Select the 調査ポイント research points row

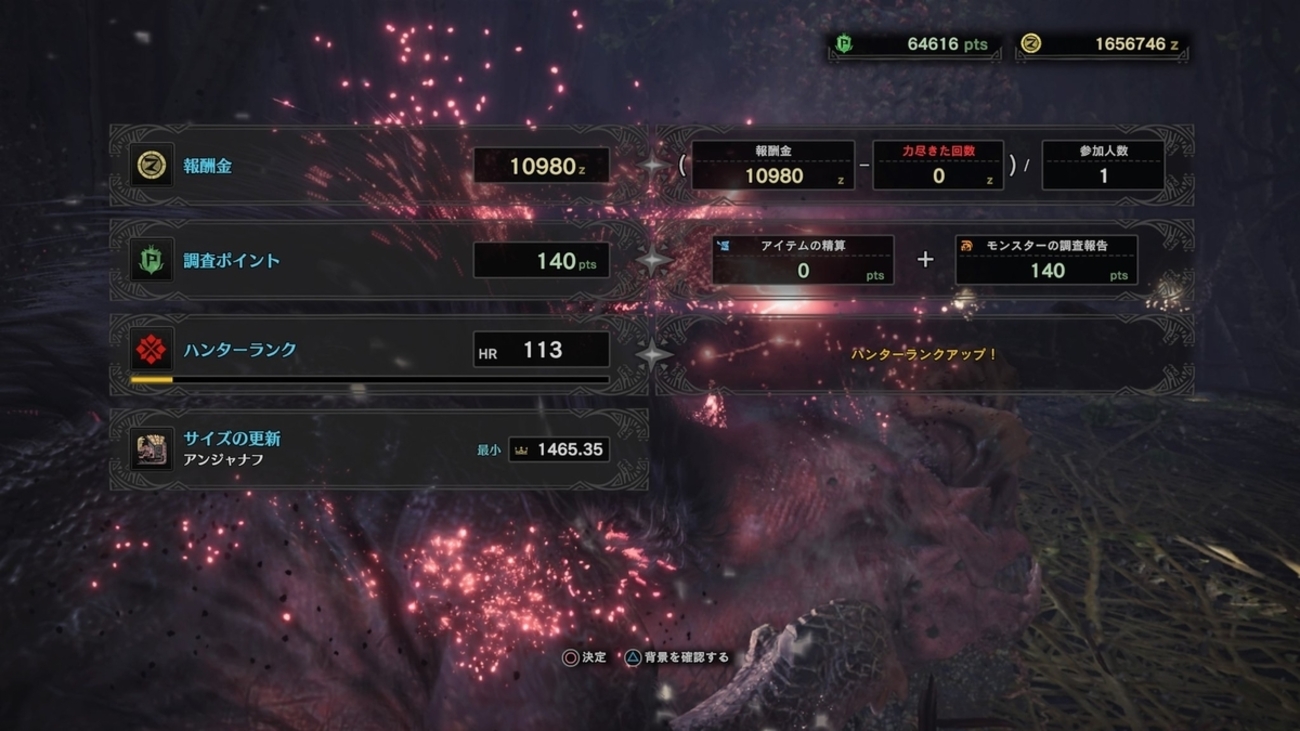378,261
